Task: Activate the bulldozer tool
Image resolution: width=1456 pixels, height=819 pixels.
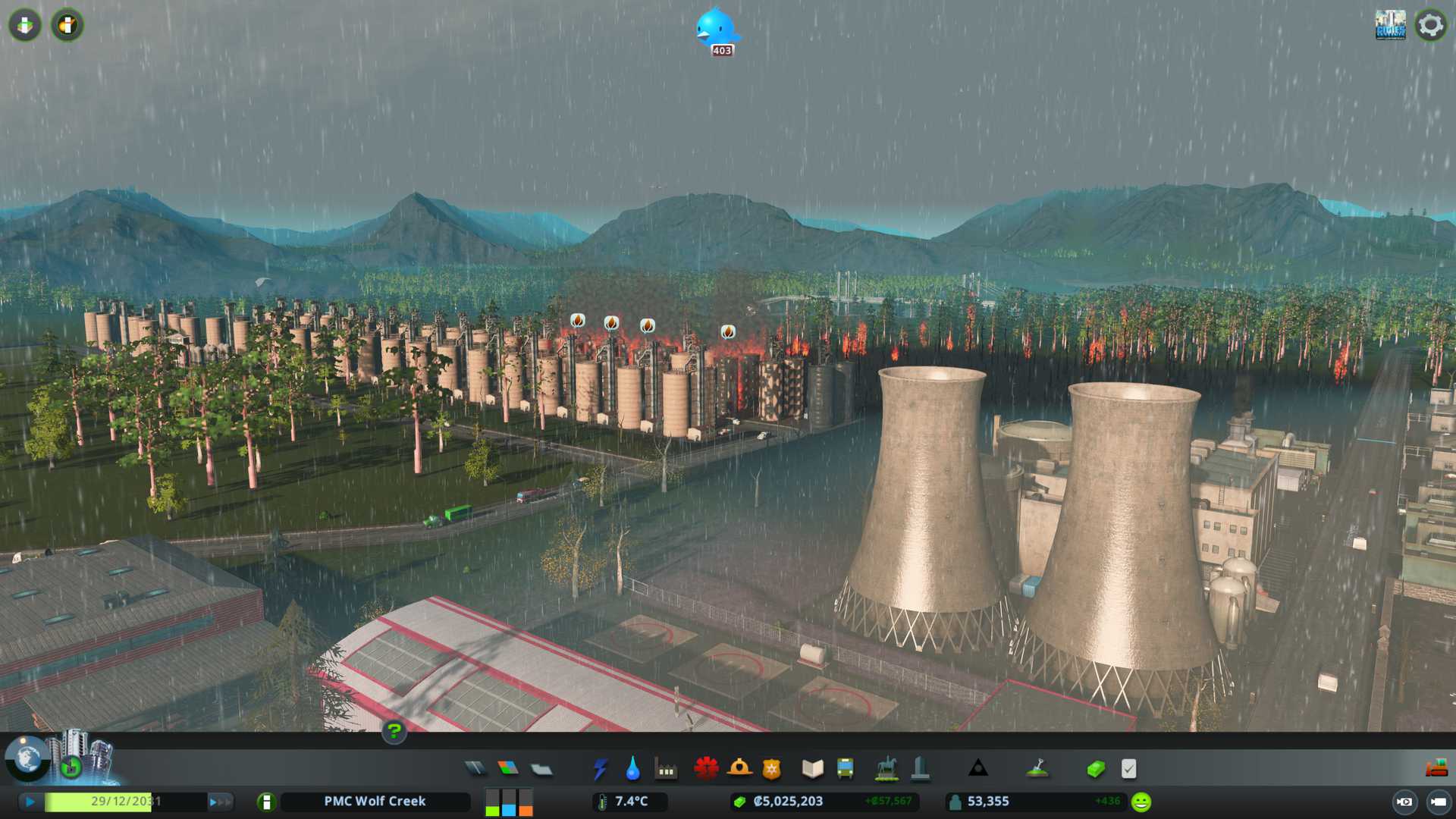Action: pyautogui.click(x=1436, y=769)
